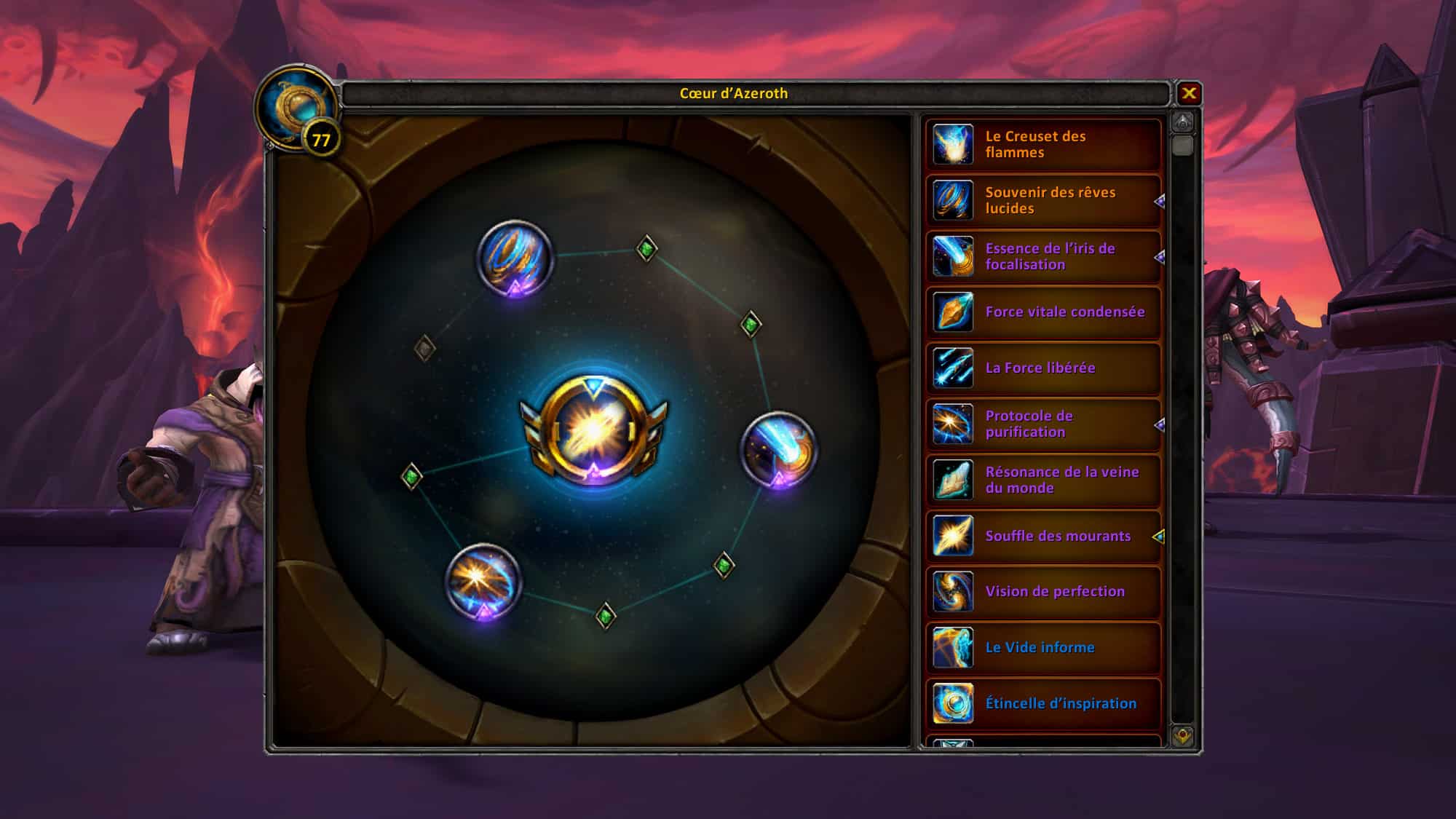Select Protocole de purification essence
1456x819 pixels.
pyautogui.click(x=1042, y=424)
